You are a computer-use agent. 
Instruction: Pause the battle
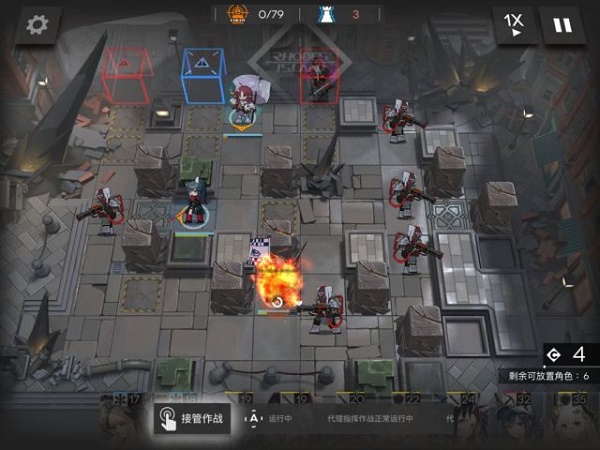click(562, 25)
